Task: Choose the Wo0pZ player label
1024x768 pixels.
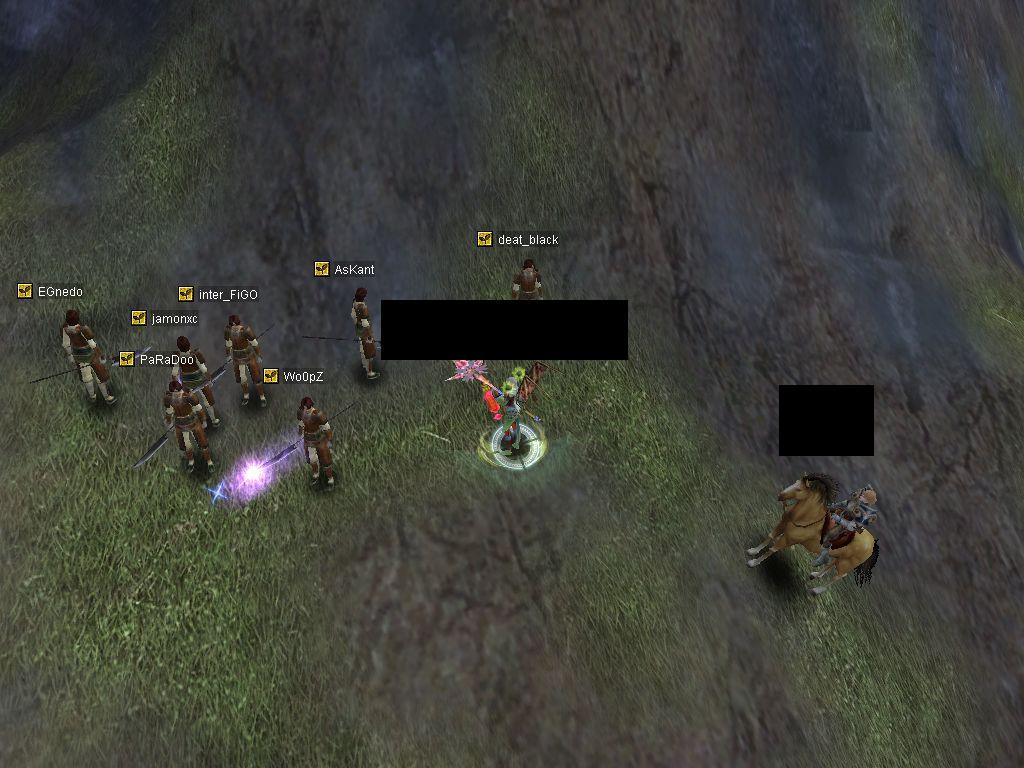Action: click(x=302, y=377)
